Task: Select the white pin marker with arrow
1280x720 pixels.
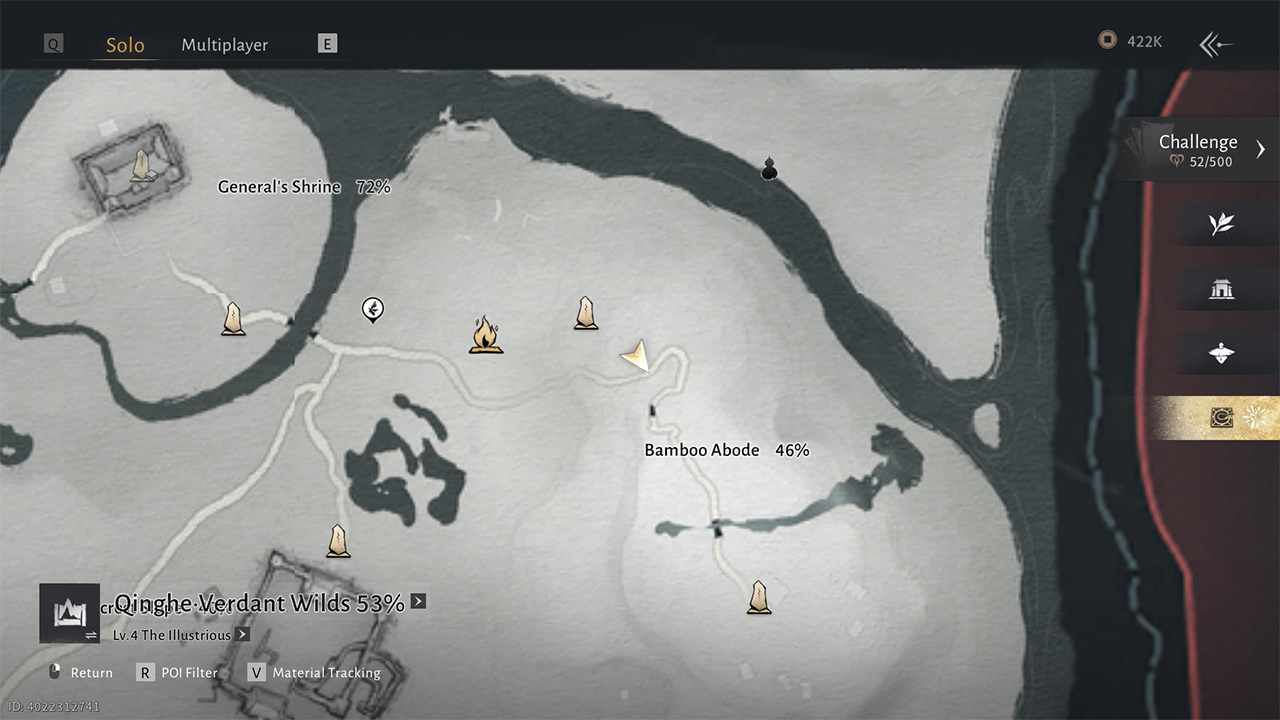Action: coord(373,310)
